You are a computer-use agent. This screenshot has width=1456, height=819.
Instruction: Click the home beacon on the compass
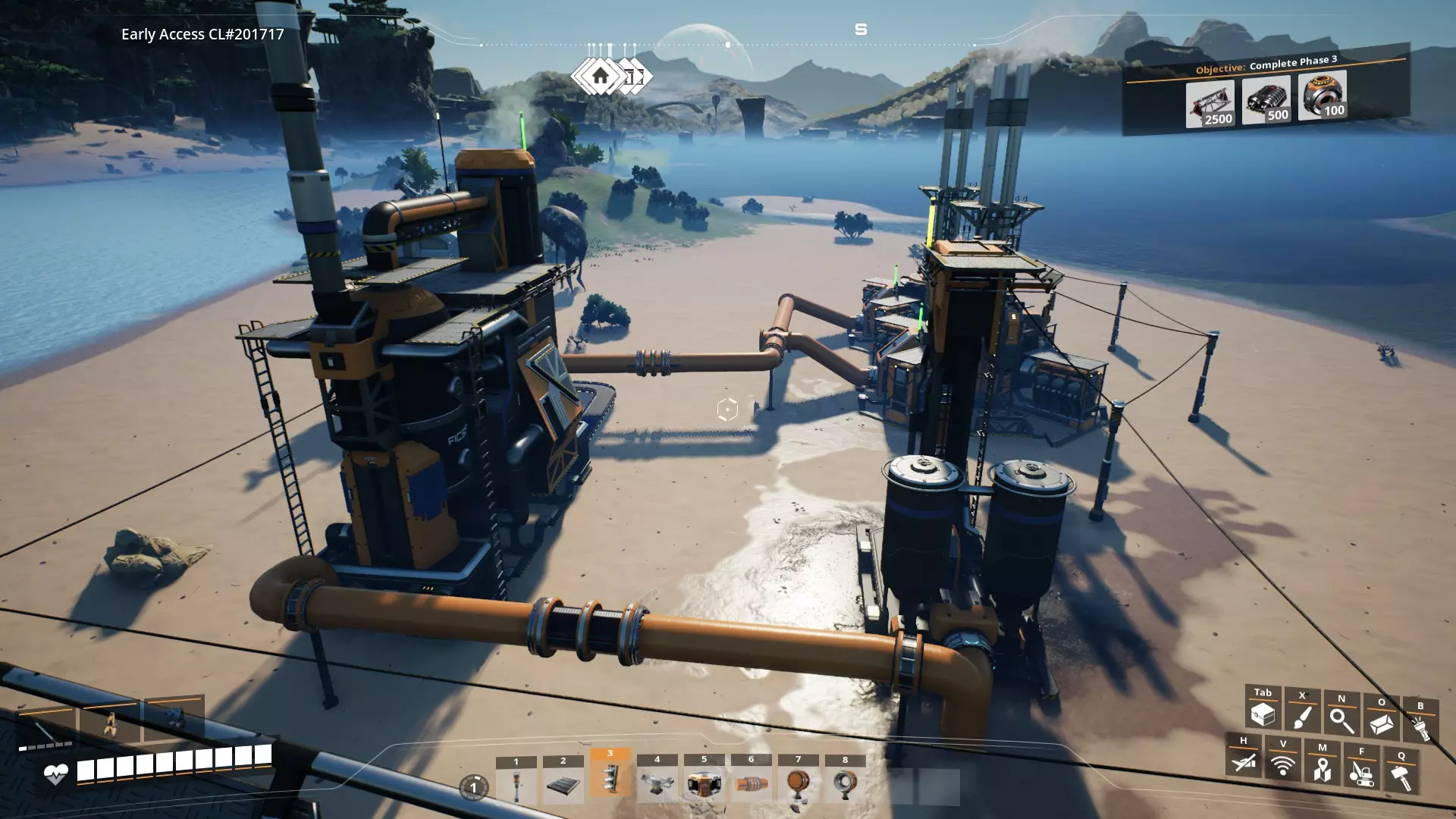(601, 76)
